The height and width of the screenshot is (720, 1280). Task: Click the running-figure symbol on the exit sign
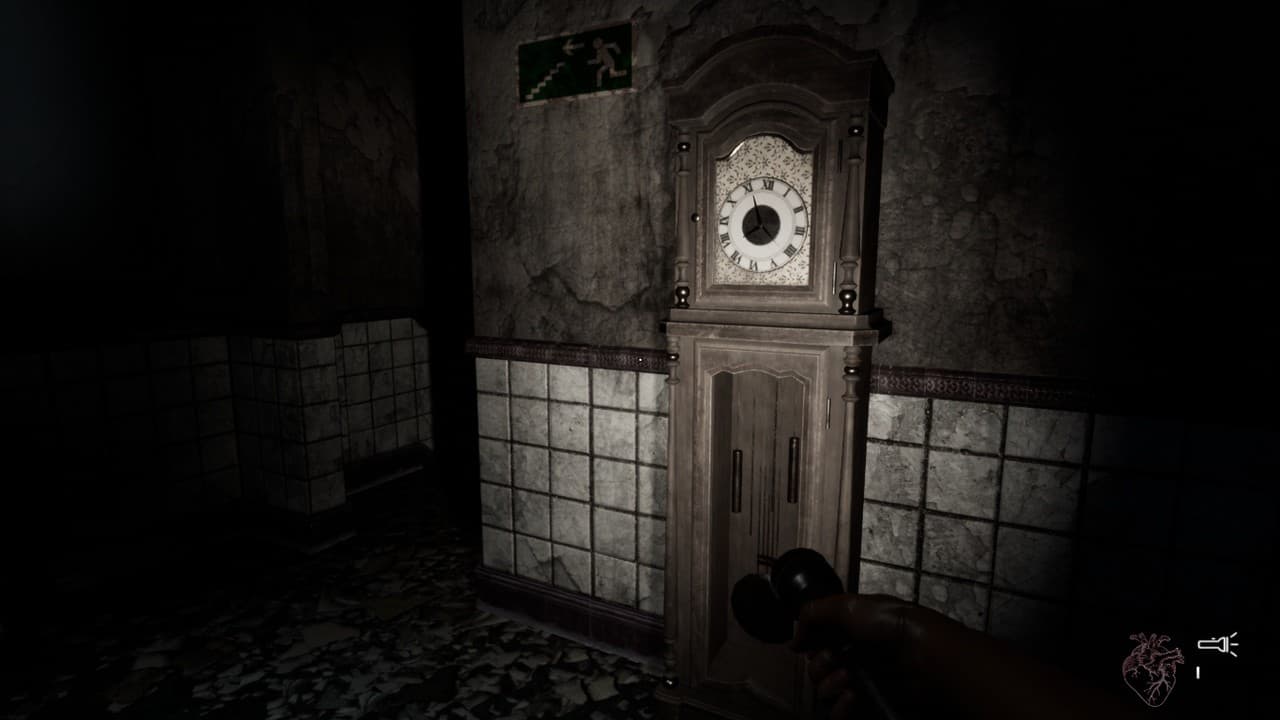coord(605,55)
